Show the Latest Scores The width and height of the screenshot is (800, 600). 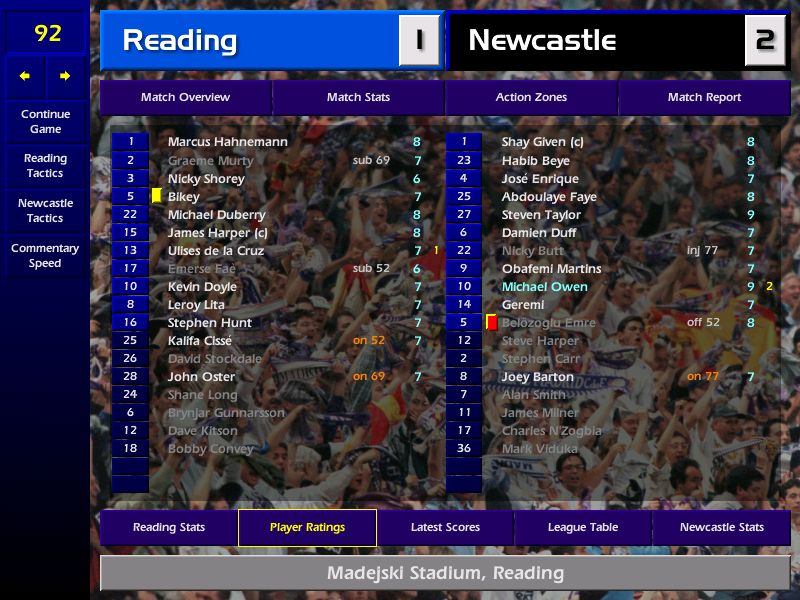click(445, 527)
